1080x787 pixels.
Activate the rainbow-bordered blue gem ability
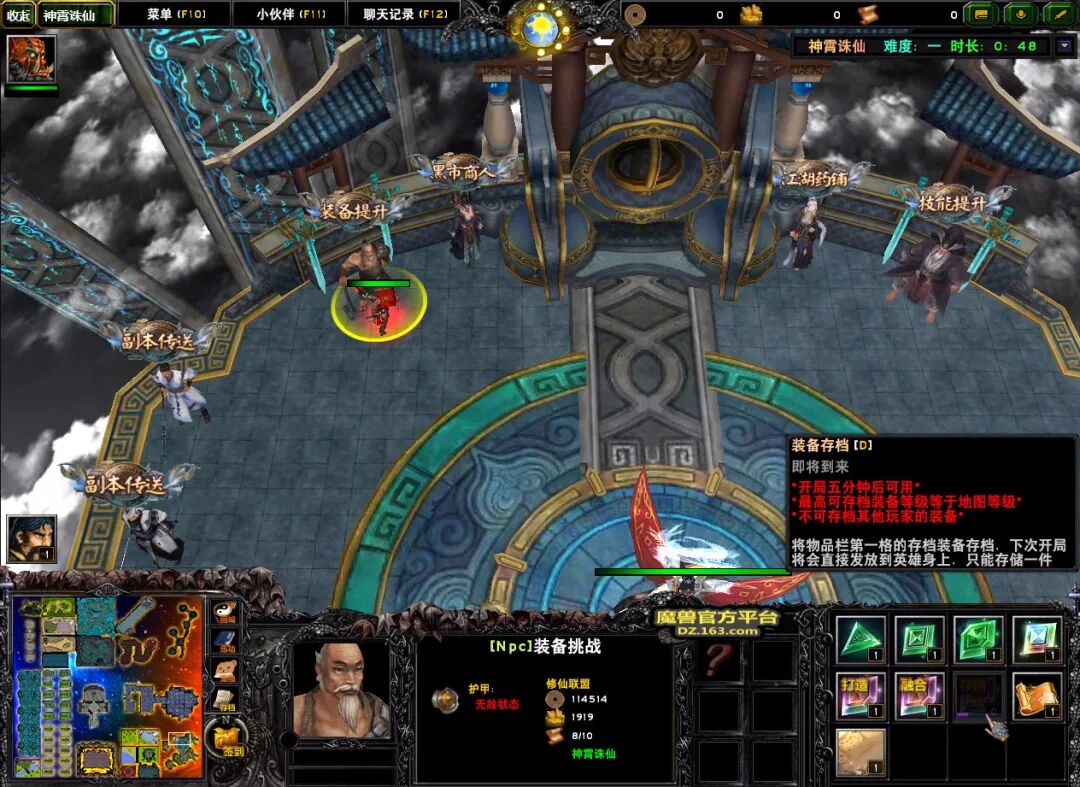coord(1037,640)
